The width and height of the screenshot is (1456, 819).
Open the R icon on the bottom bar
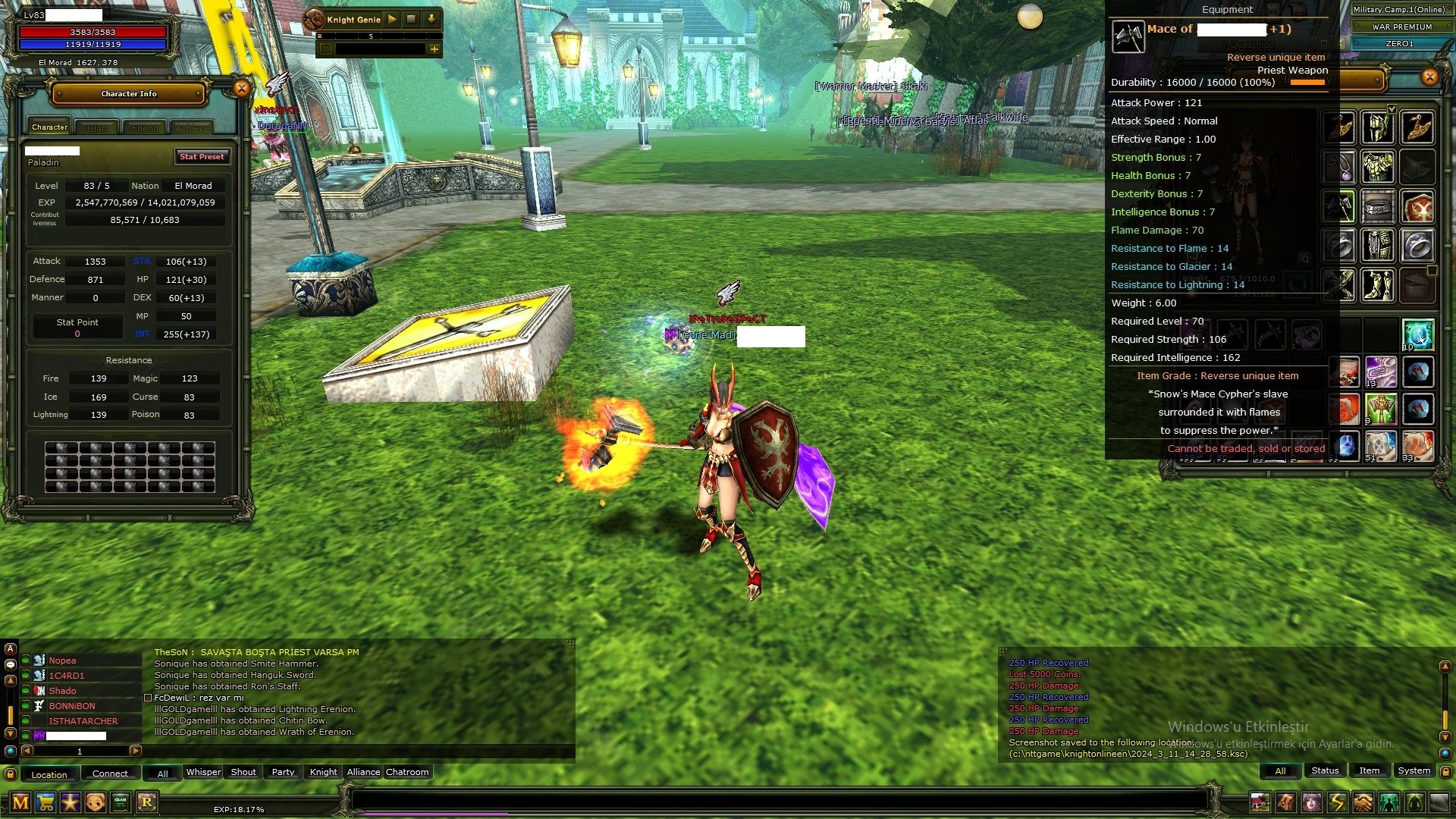pyautogui.click(x=146, y=802)
